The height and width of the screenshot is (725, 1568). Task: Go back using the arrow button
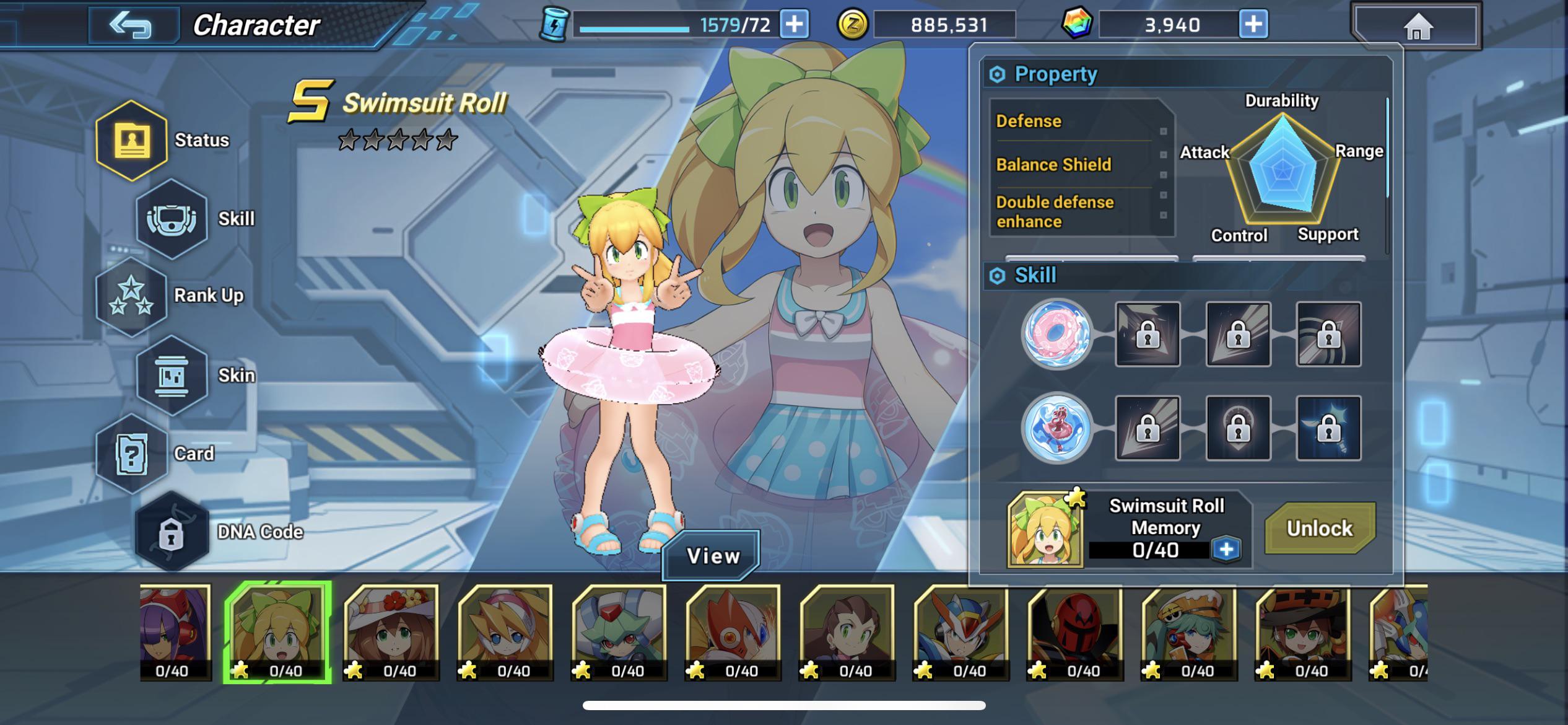[x=131, y=25]
